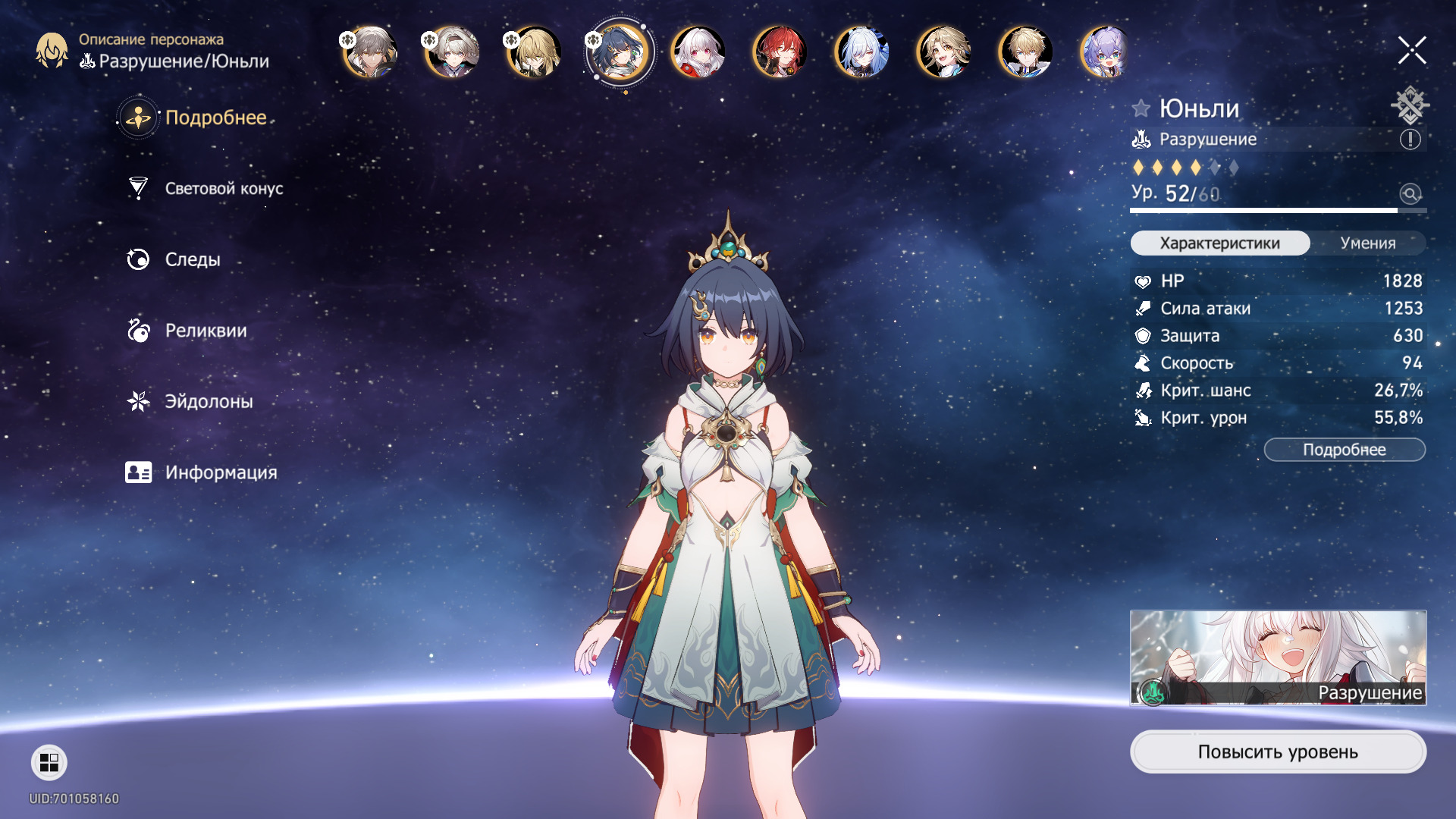
Task: Switch to the Характеристики tab
Action: (1219, 243)
